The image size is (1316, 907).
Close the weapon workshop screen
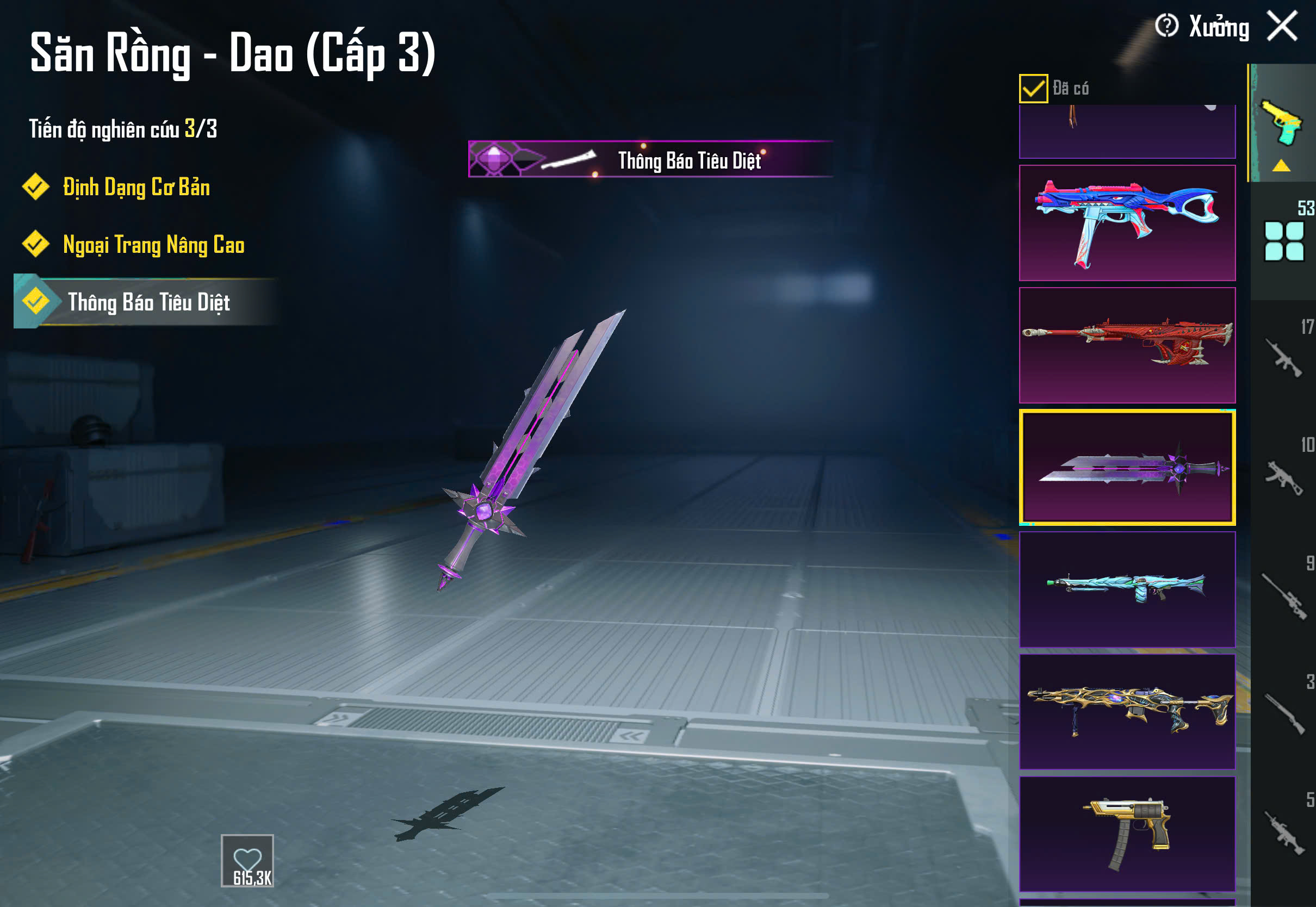(x=1282, y=26)
